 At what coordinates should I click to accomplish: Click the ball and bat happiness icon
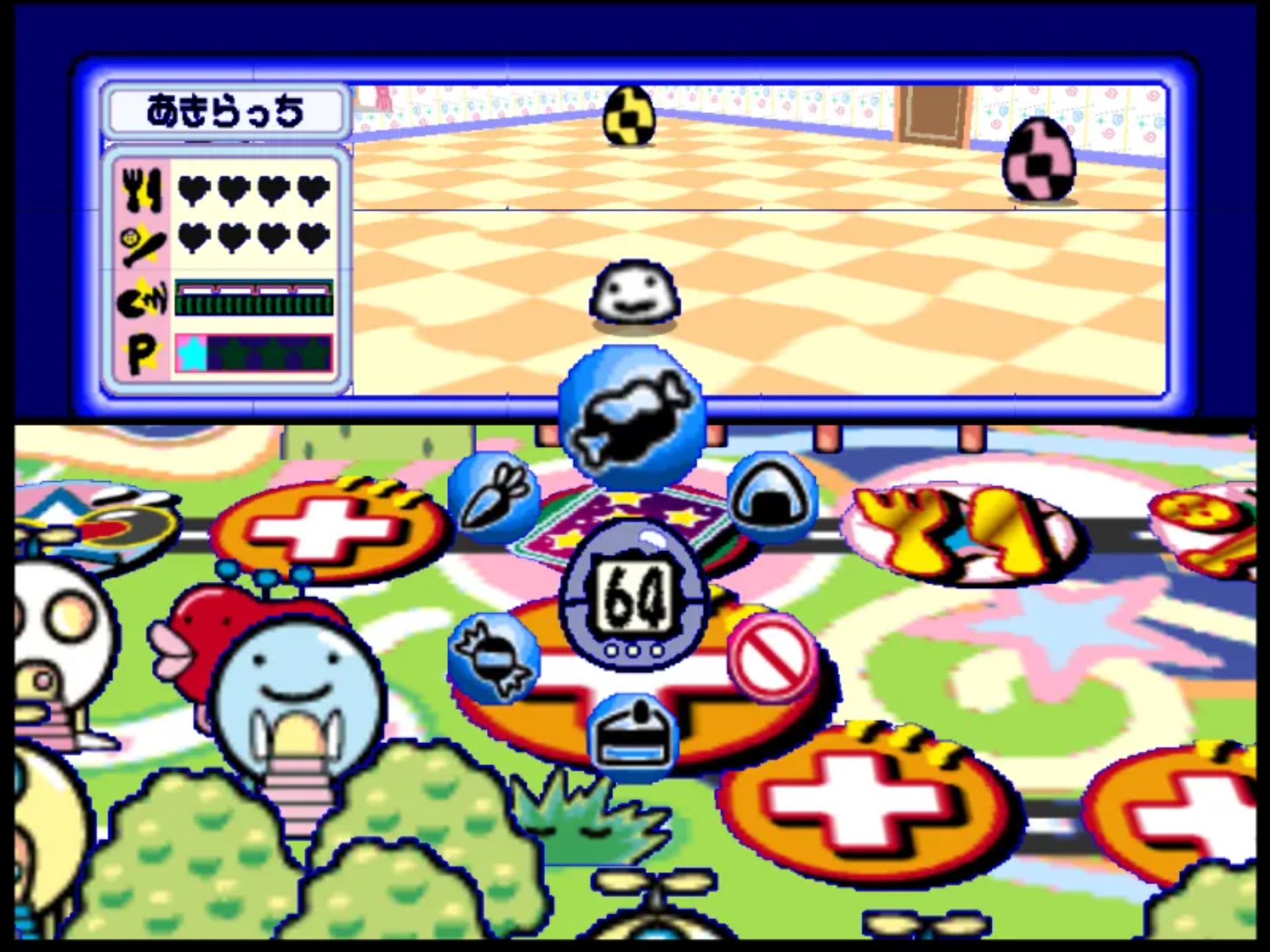click(142, 245)
